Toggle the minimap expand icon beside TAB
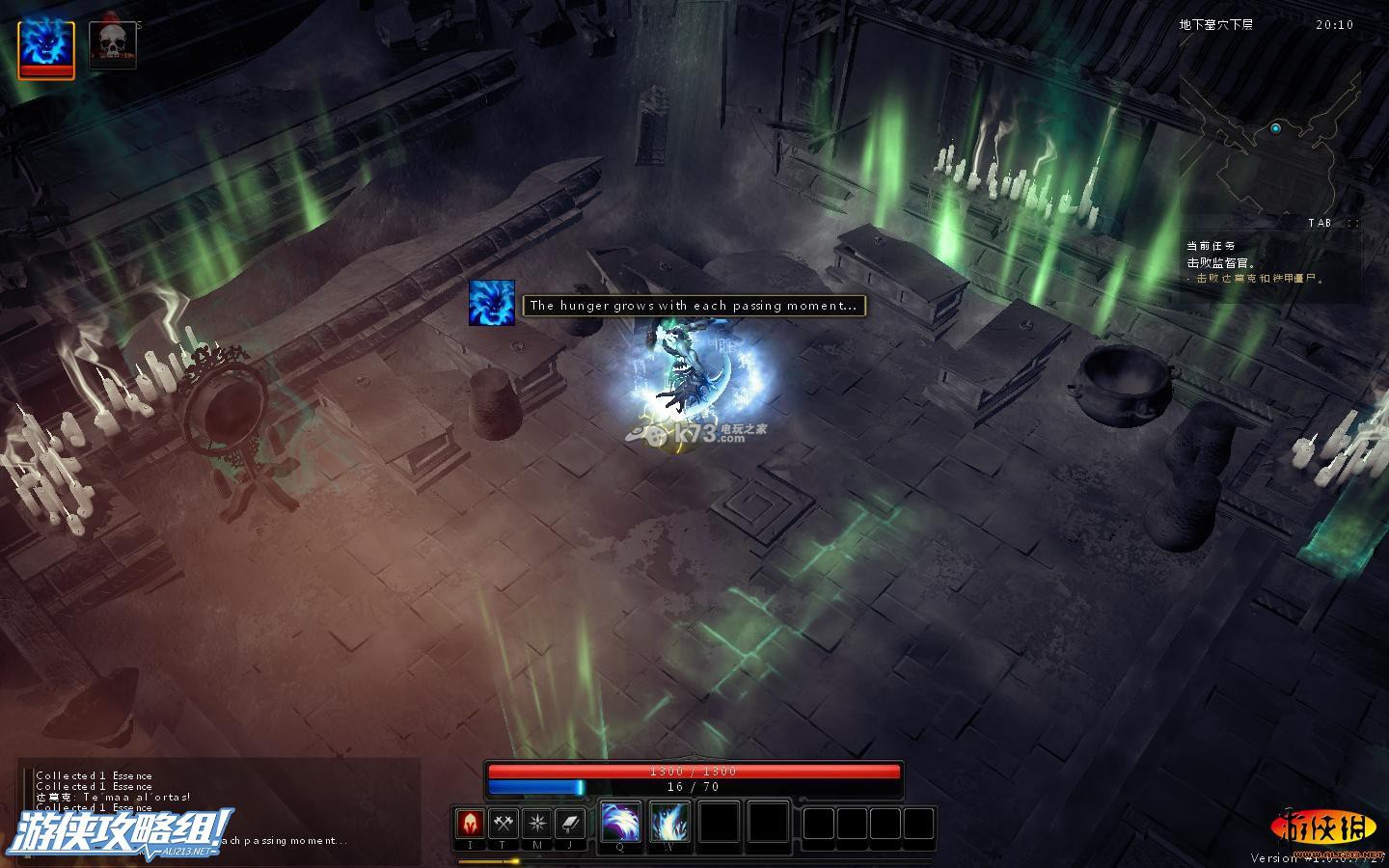Viewport: 1389px width, 868px height. pyautogui.click(x=1352, y=223)
